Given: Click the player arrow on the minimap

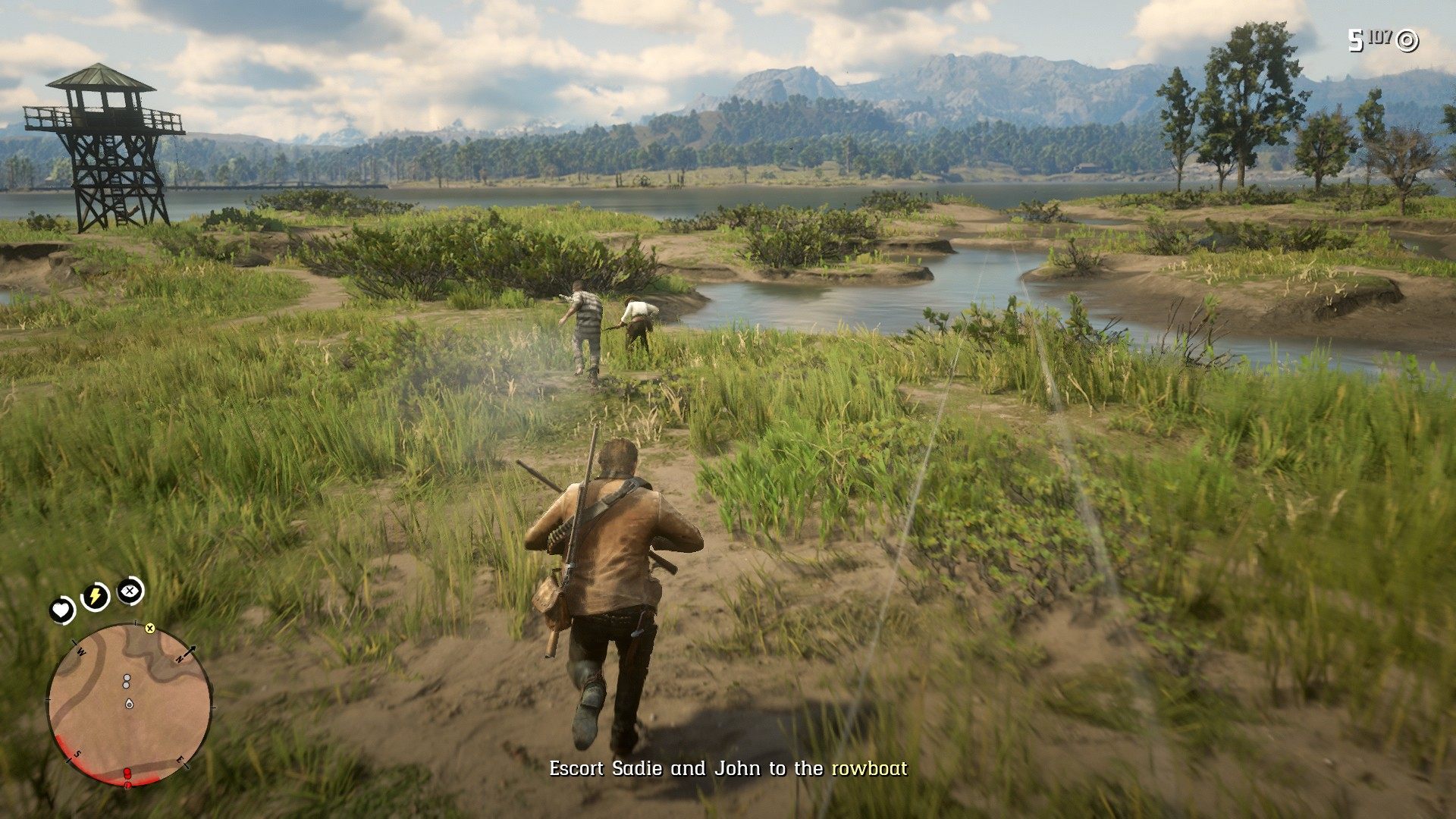Looking at the screenshot, I should [x=129, y=704].
